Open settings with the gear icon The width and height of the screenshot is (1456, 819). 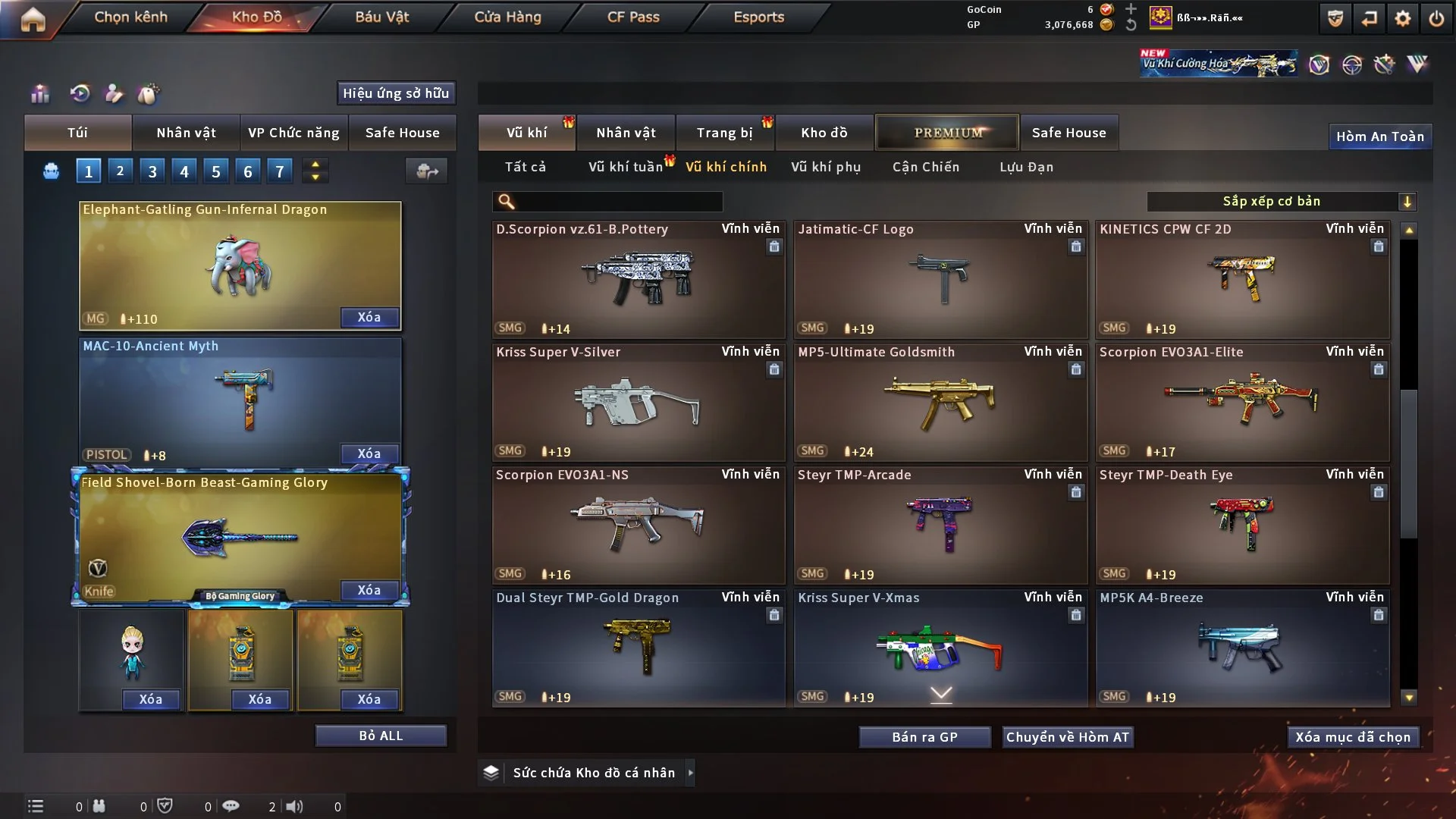[x=1403, y=18]
